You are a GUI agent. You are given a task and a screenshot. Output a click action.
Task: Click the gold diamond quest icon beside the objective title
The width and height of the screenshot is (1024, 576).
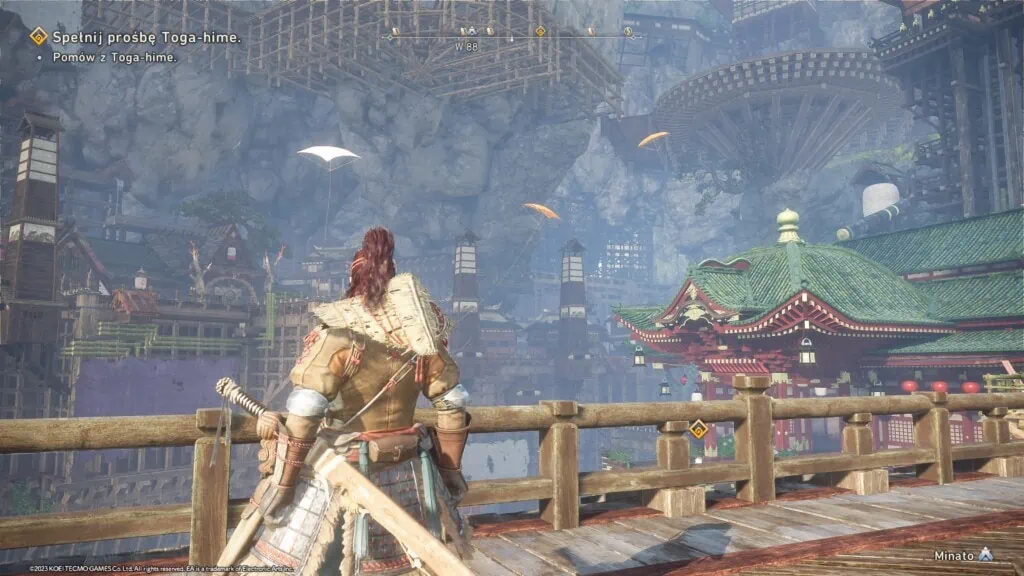39,37
